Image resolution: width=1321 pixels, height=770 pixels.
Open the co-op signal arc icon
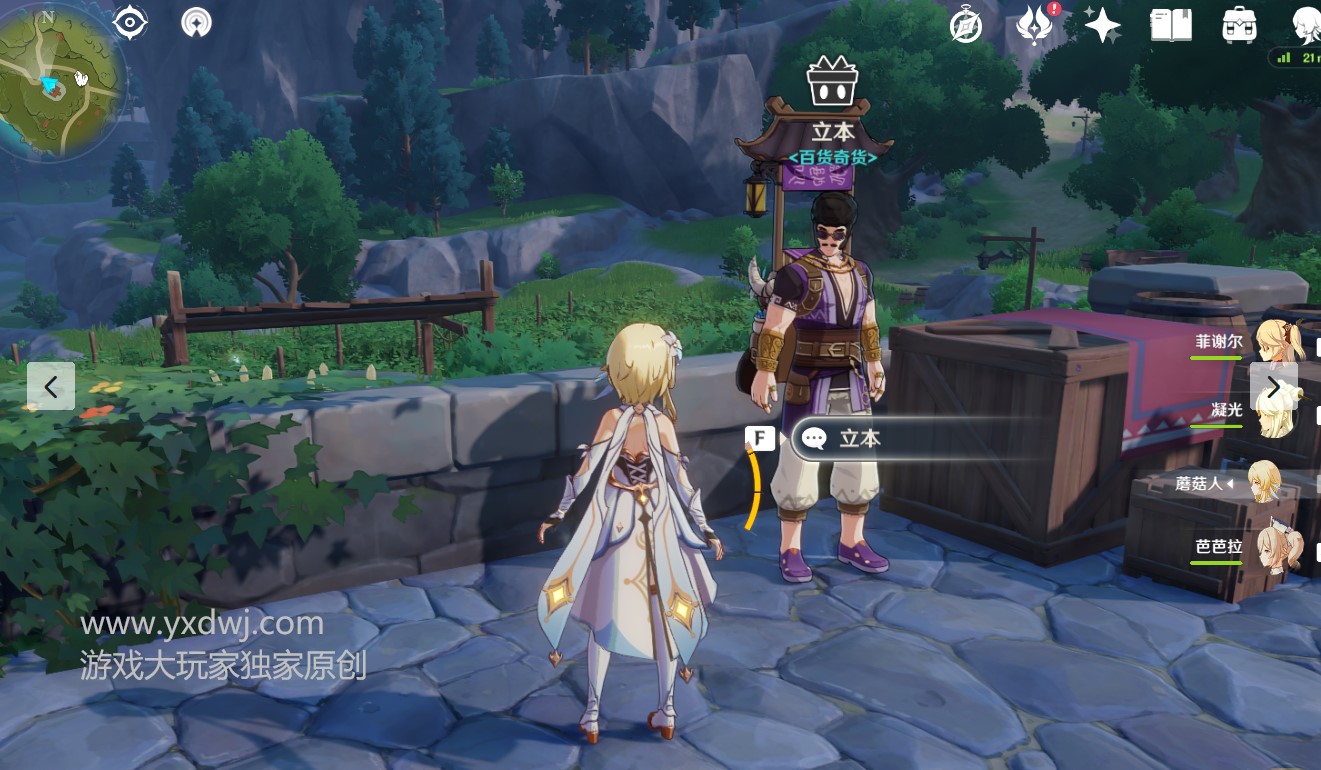[x=196, y=22]
